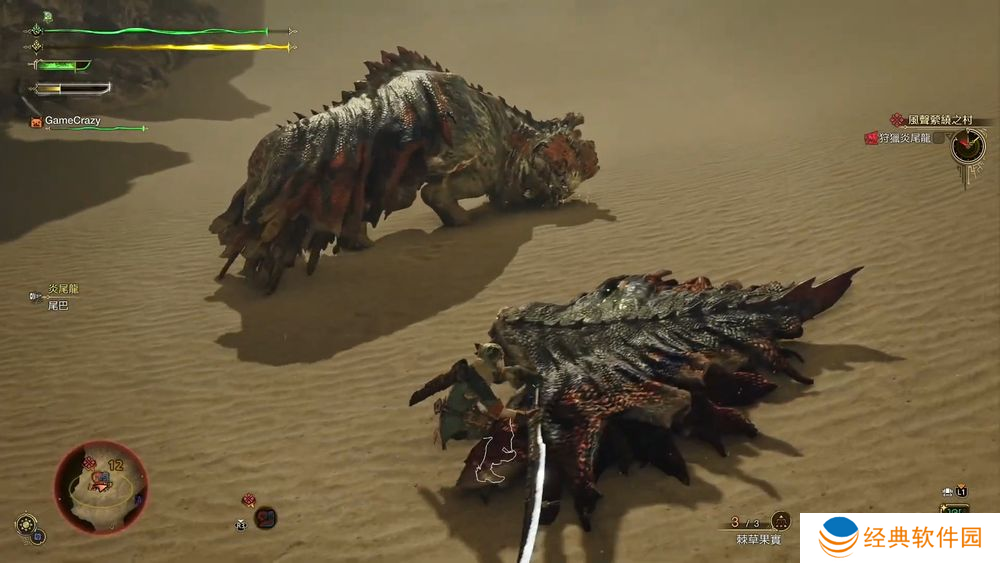Select the 棘草果實 ammo item icon
This screenshot has width=1000, height=563.
780,521
